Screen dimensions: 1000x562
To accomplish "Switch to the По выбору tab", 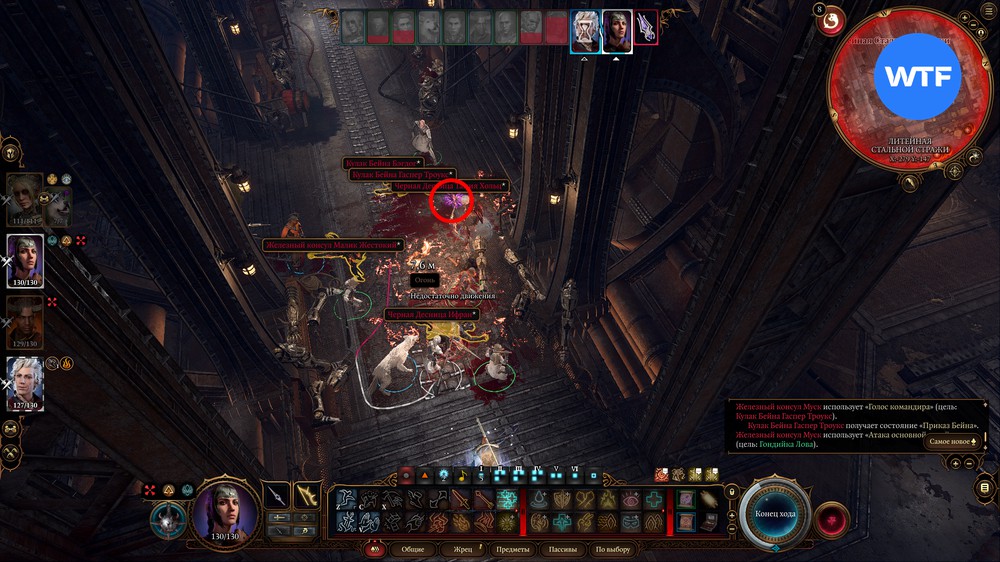I will [x=613, y=549].
